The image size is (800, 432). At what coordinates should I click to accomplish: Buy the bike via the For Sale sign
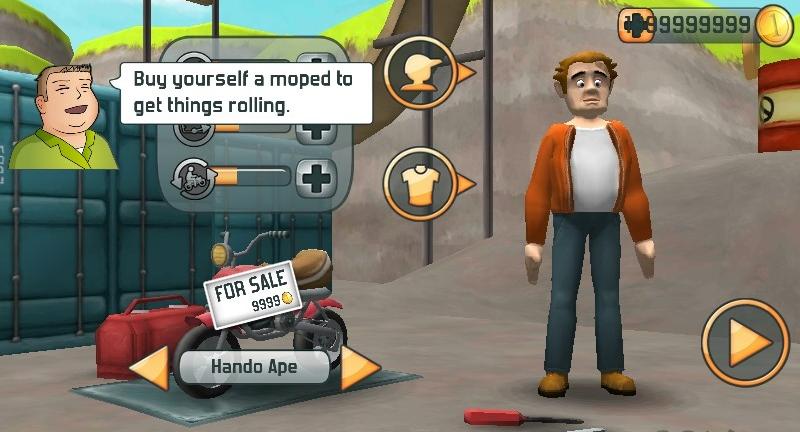250,290
